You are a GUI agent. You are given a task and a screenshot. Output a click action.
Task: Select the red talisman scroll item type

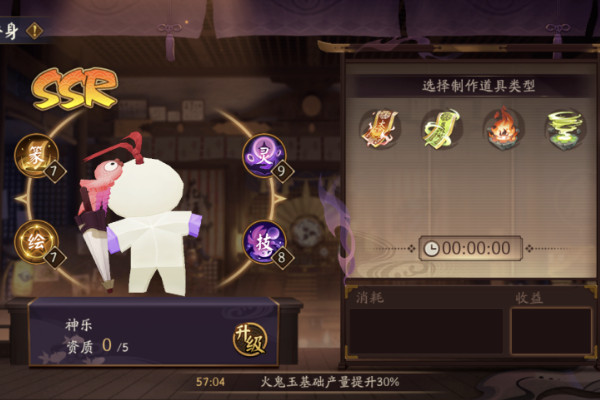tap(380, 127)
